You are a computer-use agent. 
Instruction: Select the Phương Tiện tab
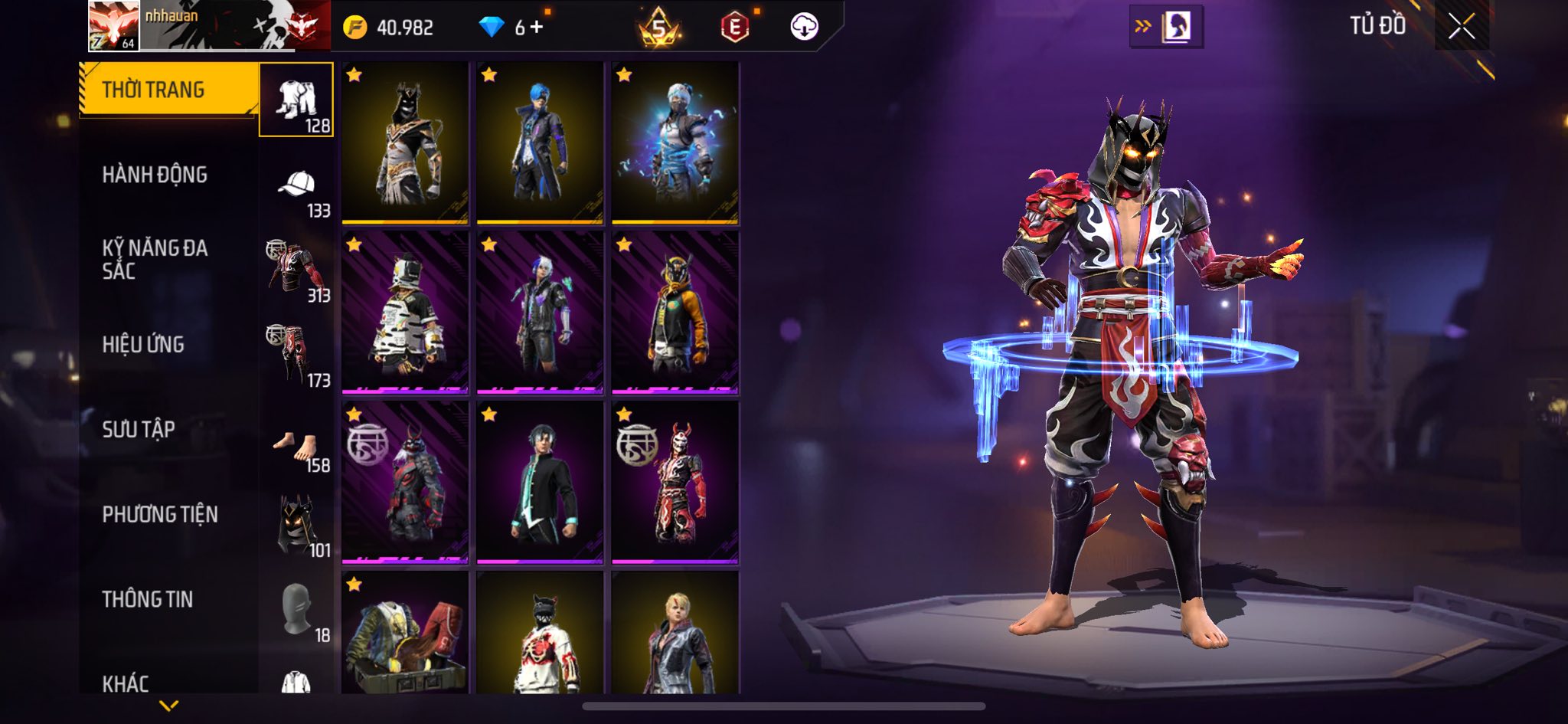pos(160,514)
